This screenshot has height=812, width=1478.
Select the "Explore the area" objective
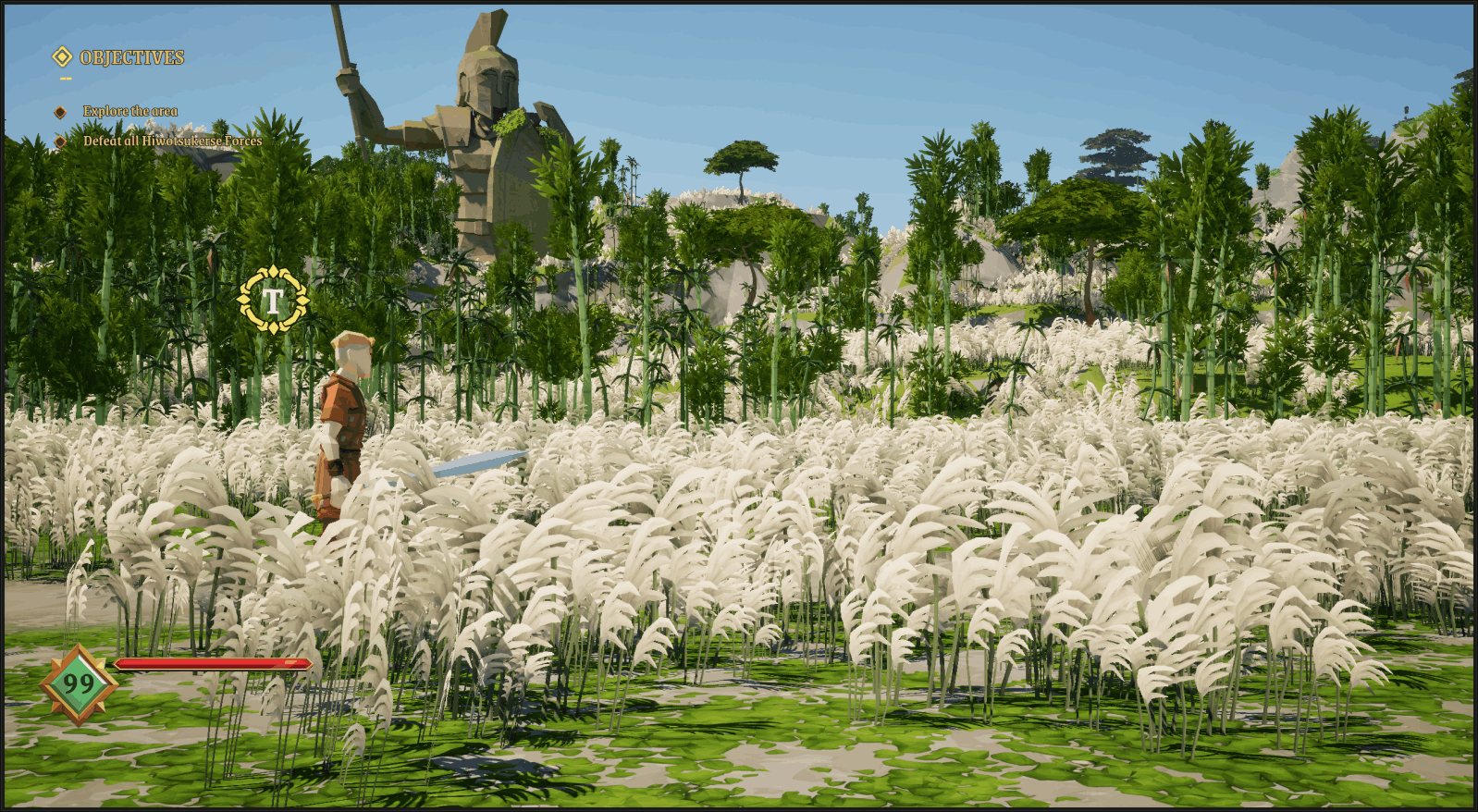pyautogui.click(x=130, y=111)
